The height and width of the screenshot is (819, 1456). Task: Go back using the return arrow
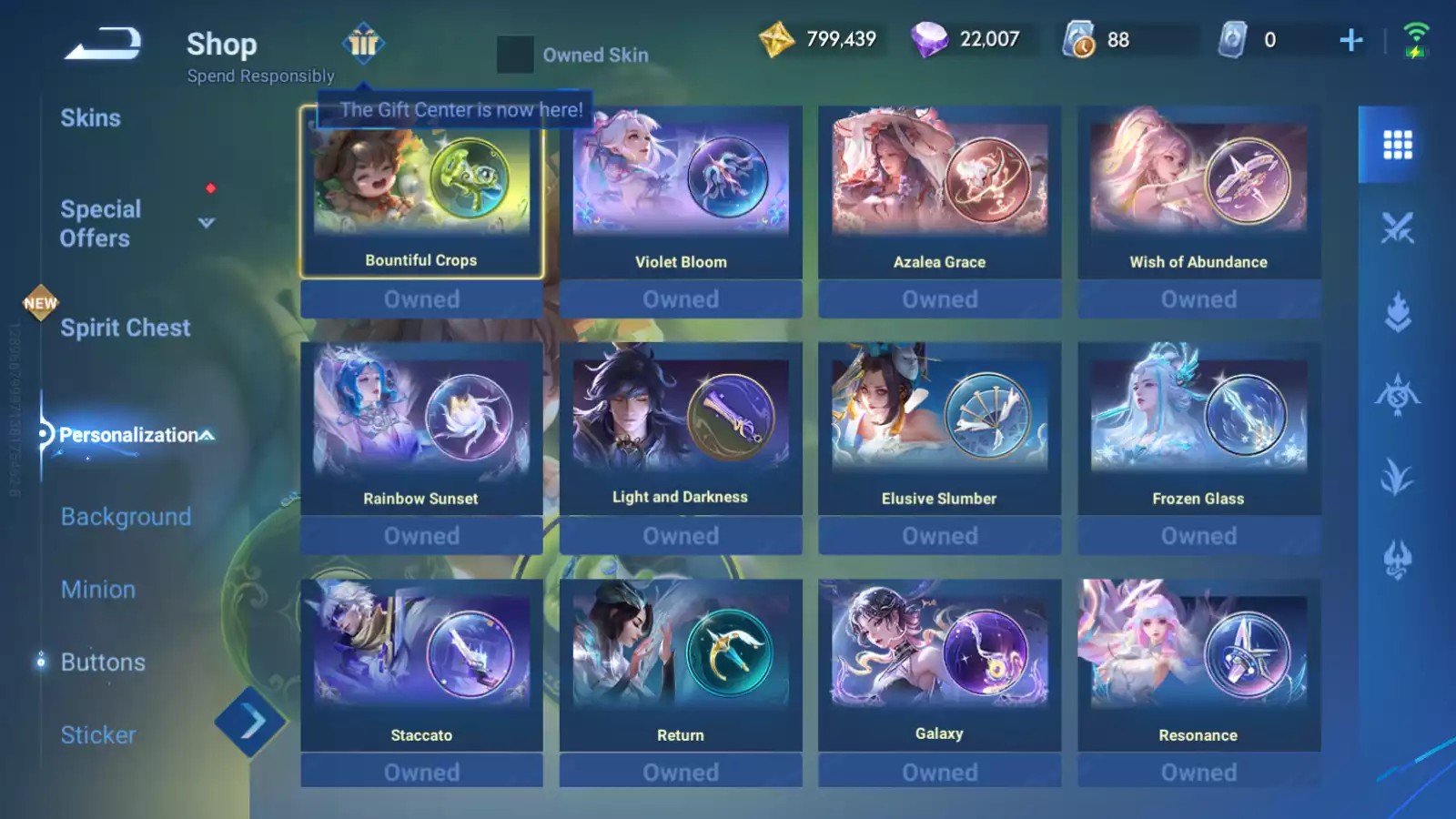103,44
